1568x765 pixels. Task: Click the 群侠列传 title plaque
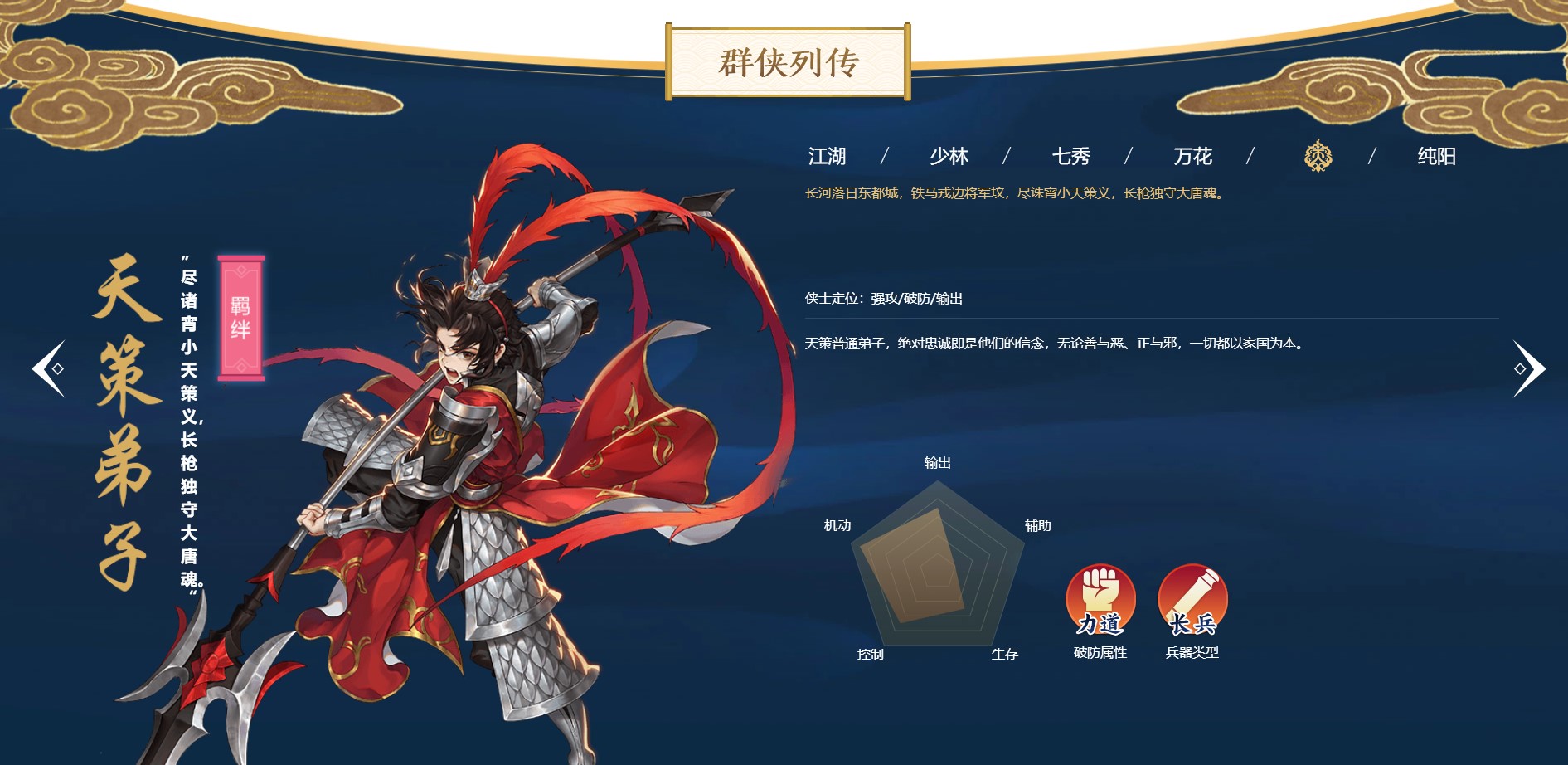tap(789, 60)
